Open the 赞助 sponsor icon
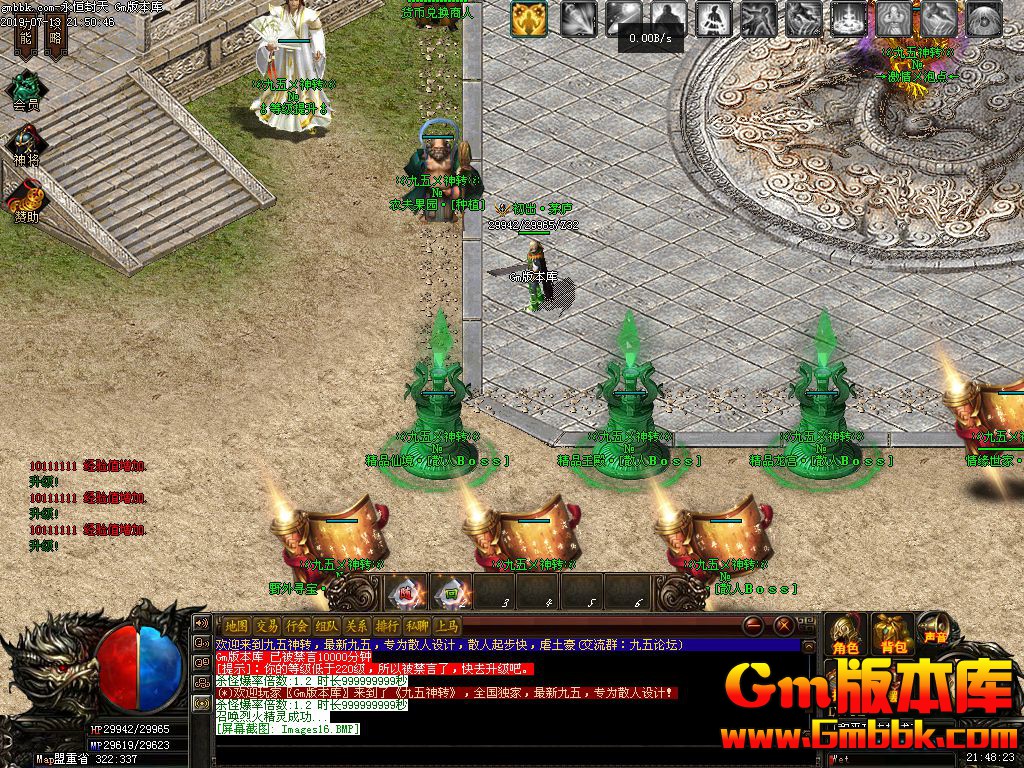This screenshot has height=768, width=1024. coord(26,197)
